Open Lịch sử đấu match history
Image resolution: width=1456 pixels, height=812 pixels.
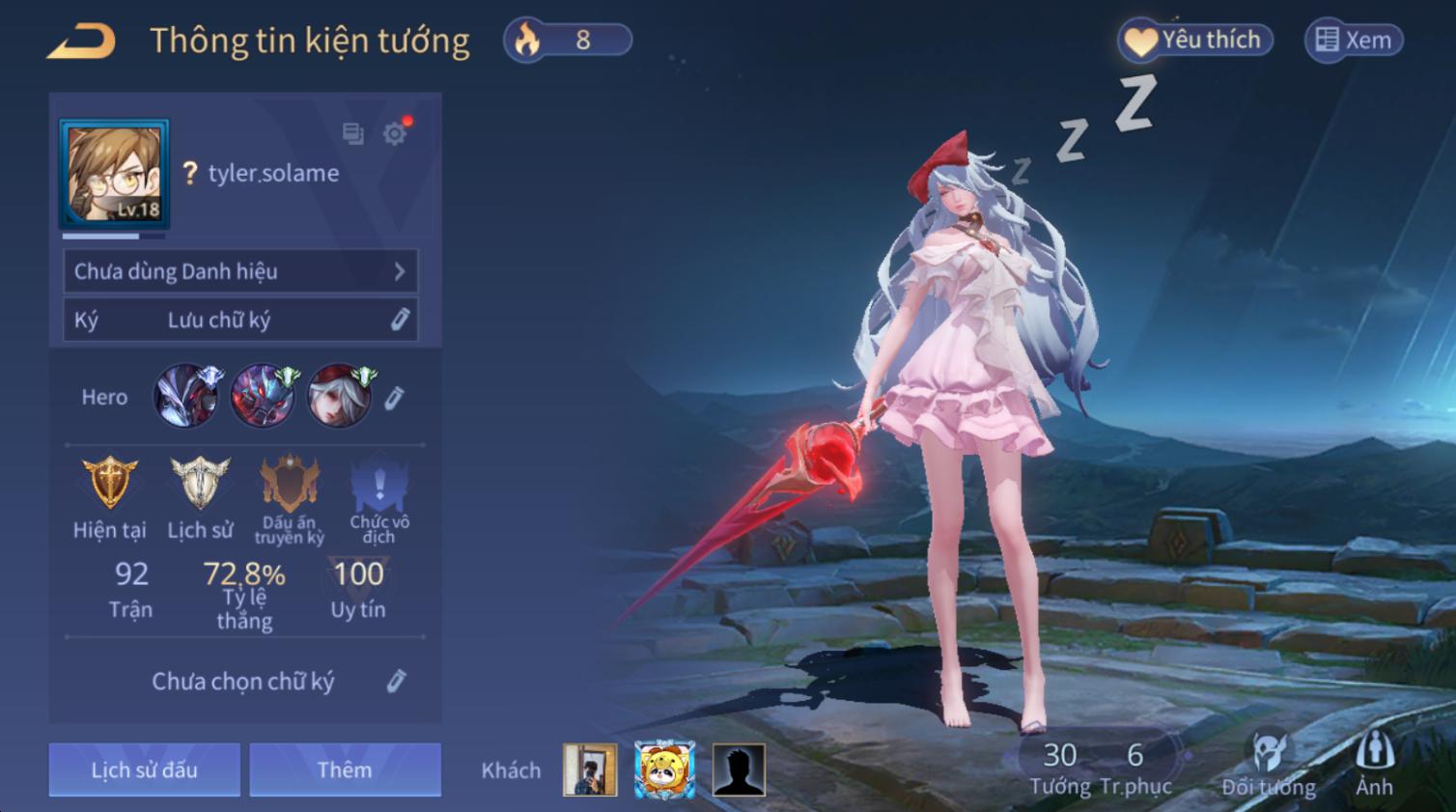144,770
